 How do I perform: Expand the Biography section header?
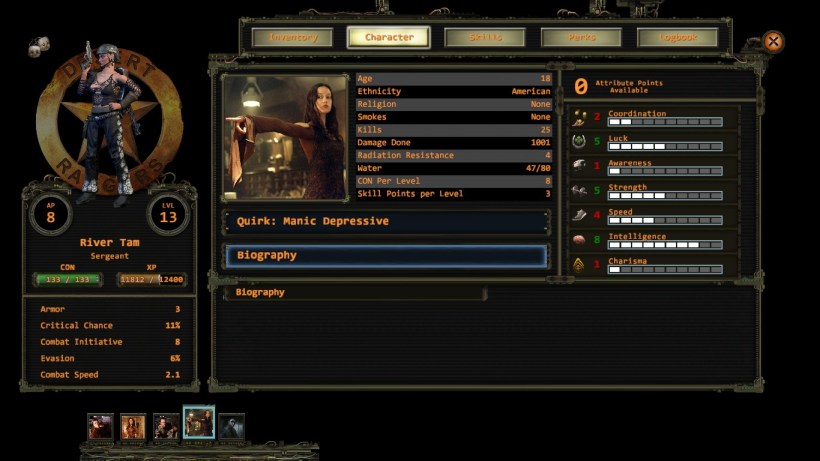(386, 256)
